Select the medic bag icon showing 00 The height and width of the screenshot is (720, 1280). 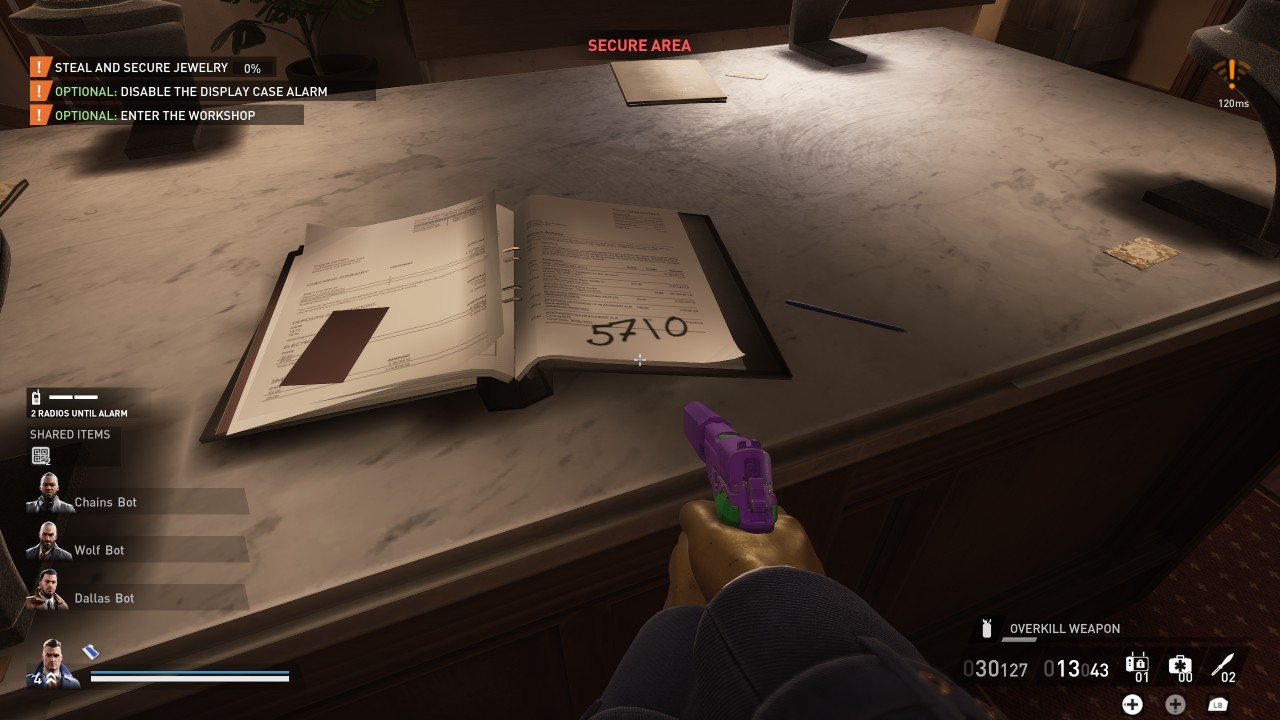[x=1180, y=662]
